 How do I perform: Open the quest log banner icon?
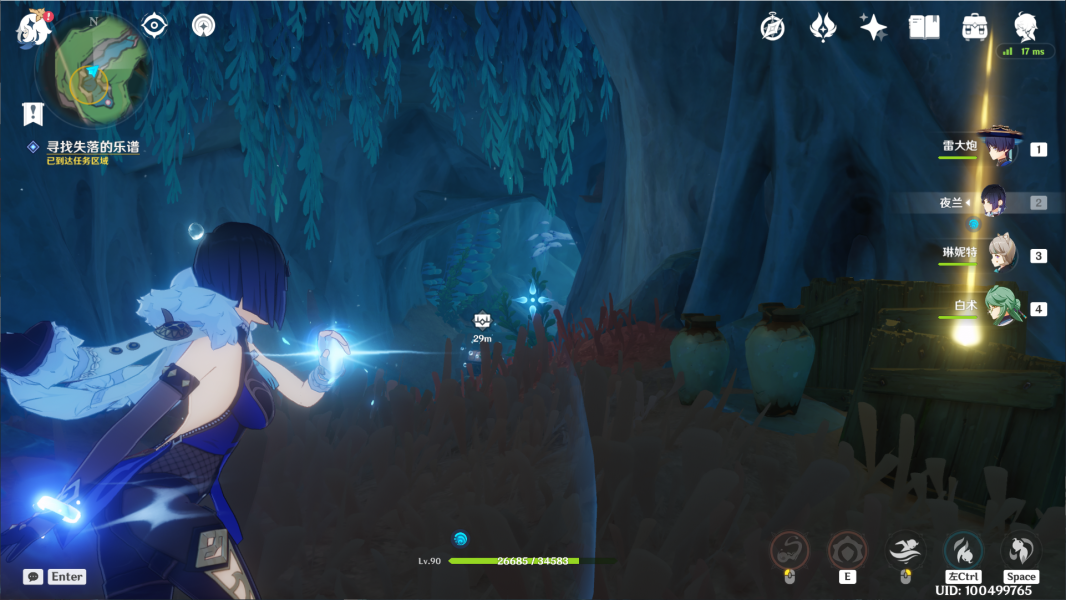(33, 113)
